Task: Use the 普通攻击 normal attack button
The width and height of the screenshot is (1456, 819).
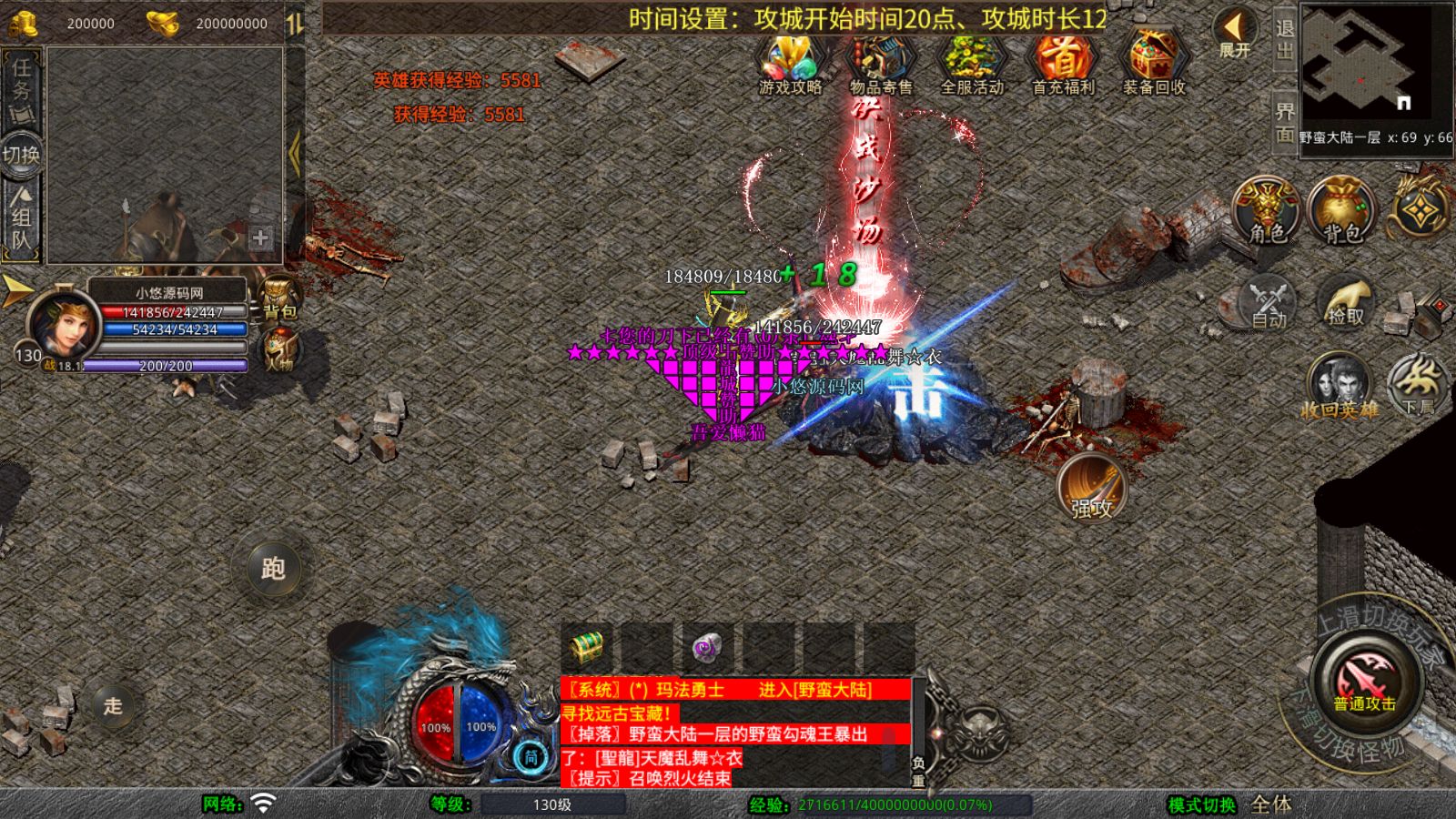Action: (1365, 681)
